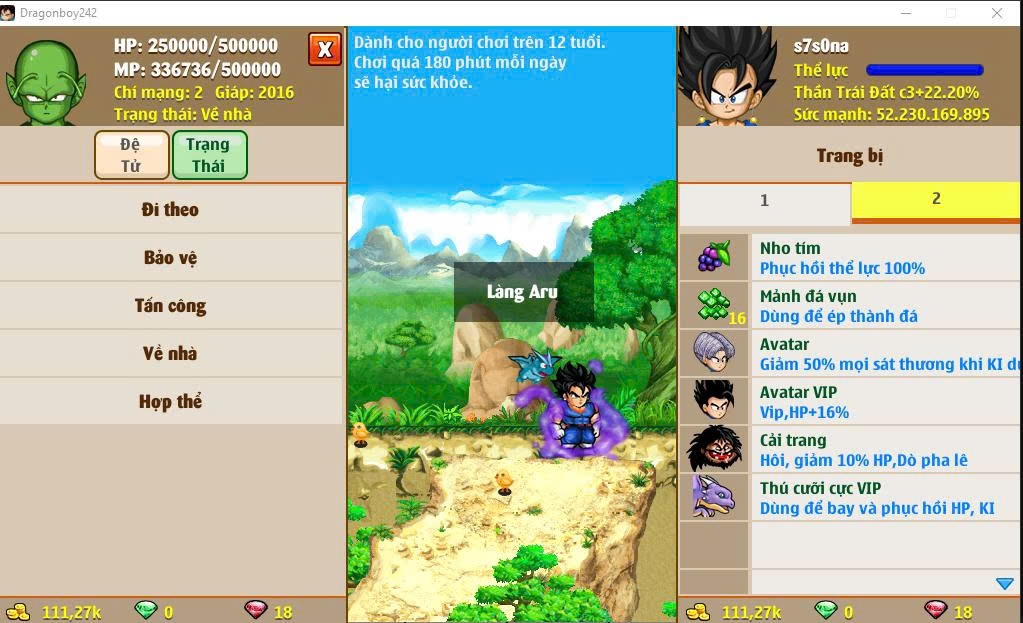This screenshot has height=623, width=1023.
Task: Close the disciple panel with the X button
Action: 324,49
